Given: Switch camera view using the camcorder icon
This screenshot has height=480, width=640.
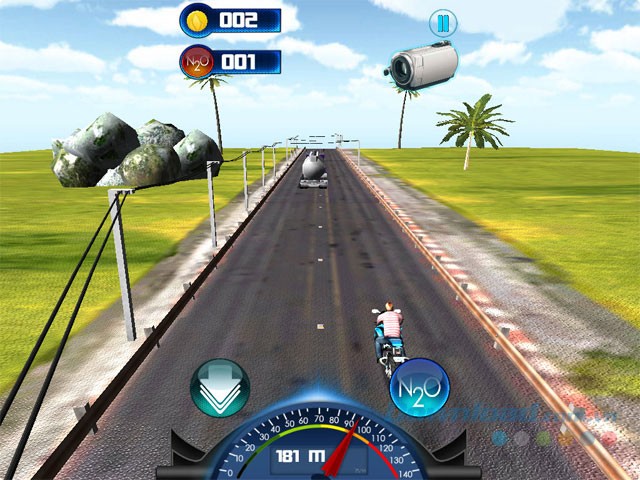Looking at the screenshot, I should point(421,65).
